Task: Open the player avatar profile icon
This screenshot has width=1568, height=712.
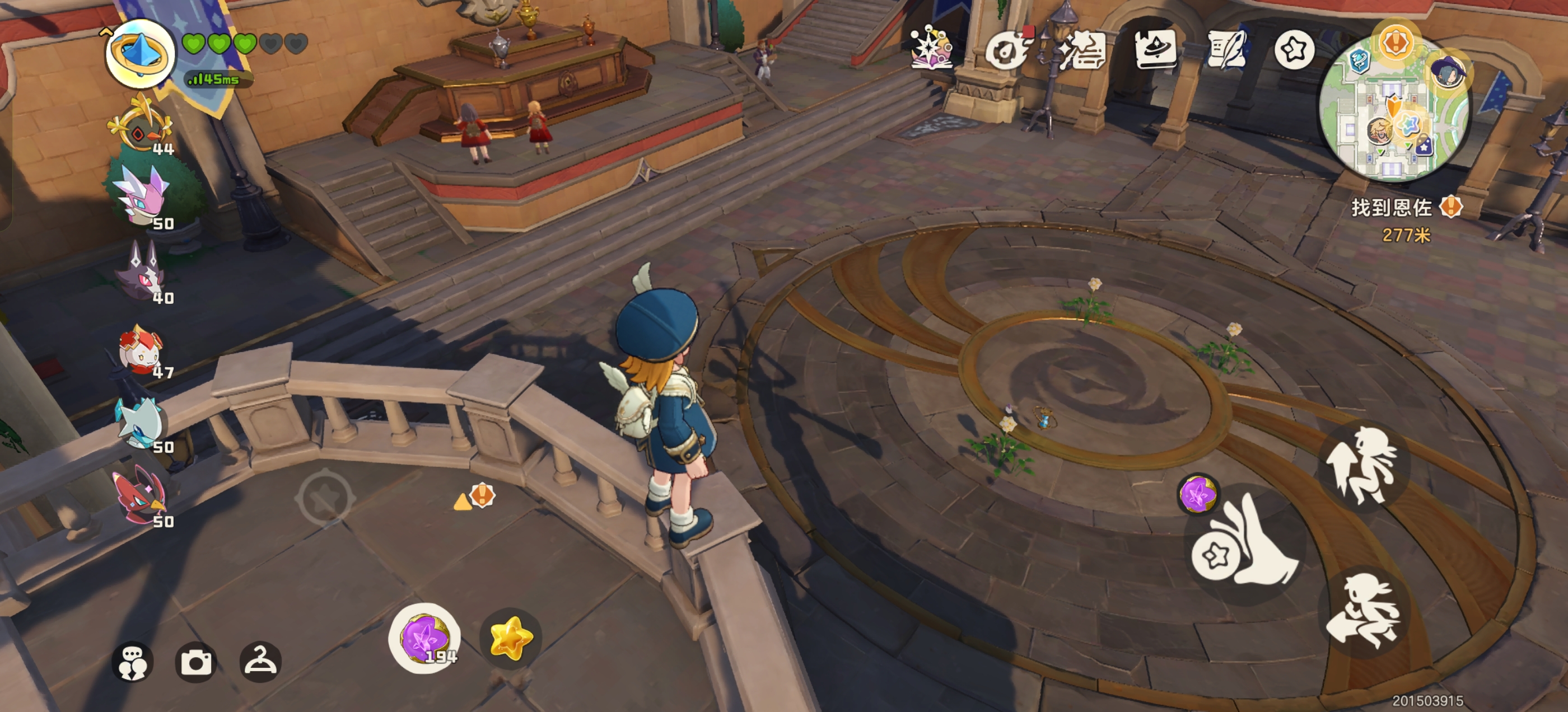Action: click(x=140, y=54)
